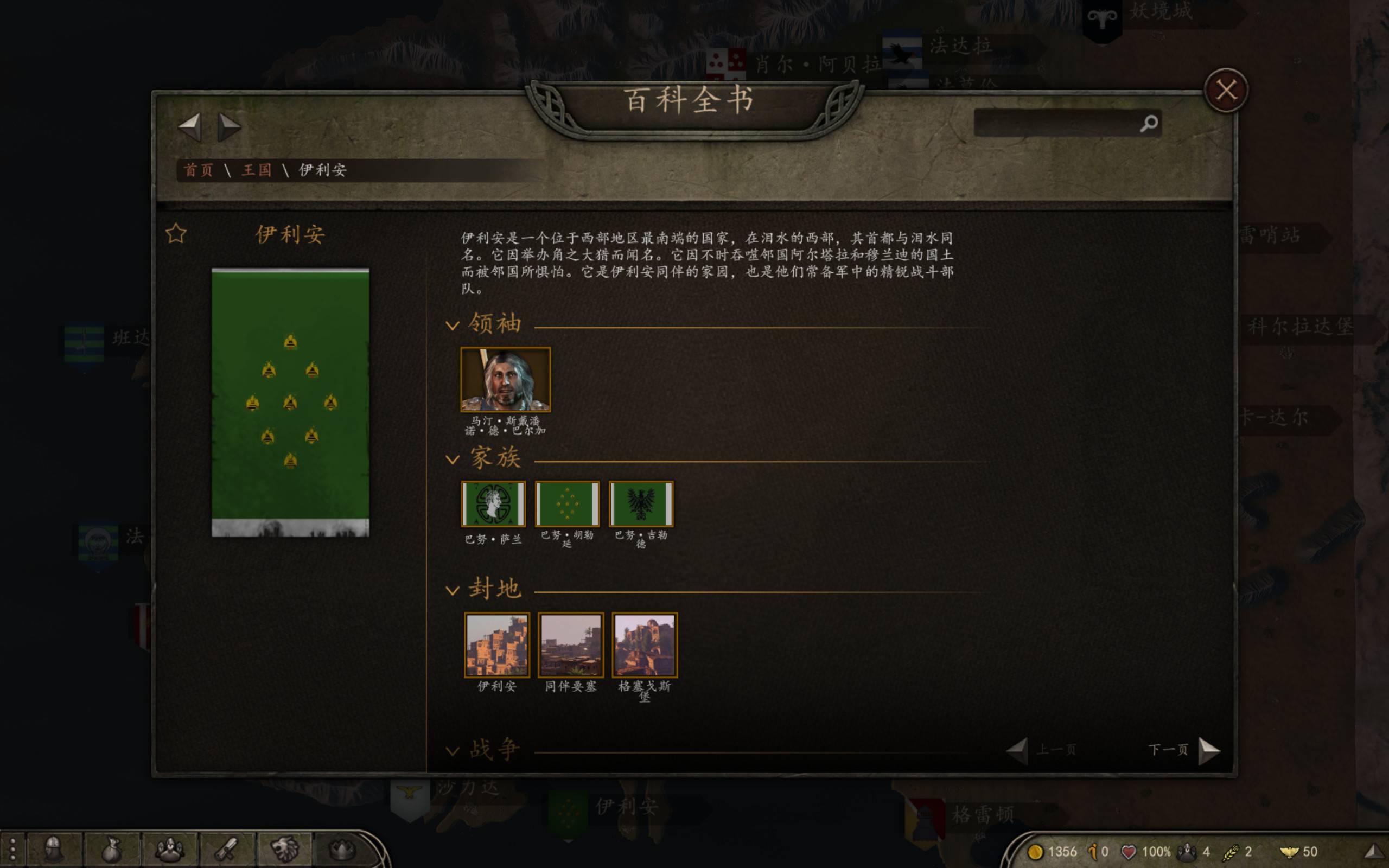Viewport: 1389px width, 868px height.
Task: Open the 首页 breadcrumb entry
Action: point(198,170)
